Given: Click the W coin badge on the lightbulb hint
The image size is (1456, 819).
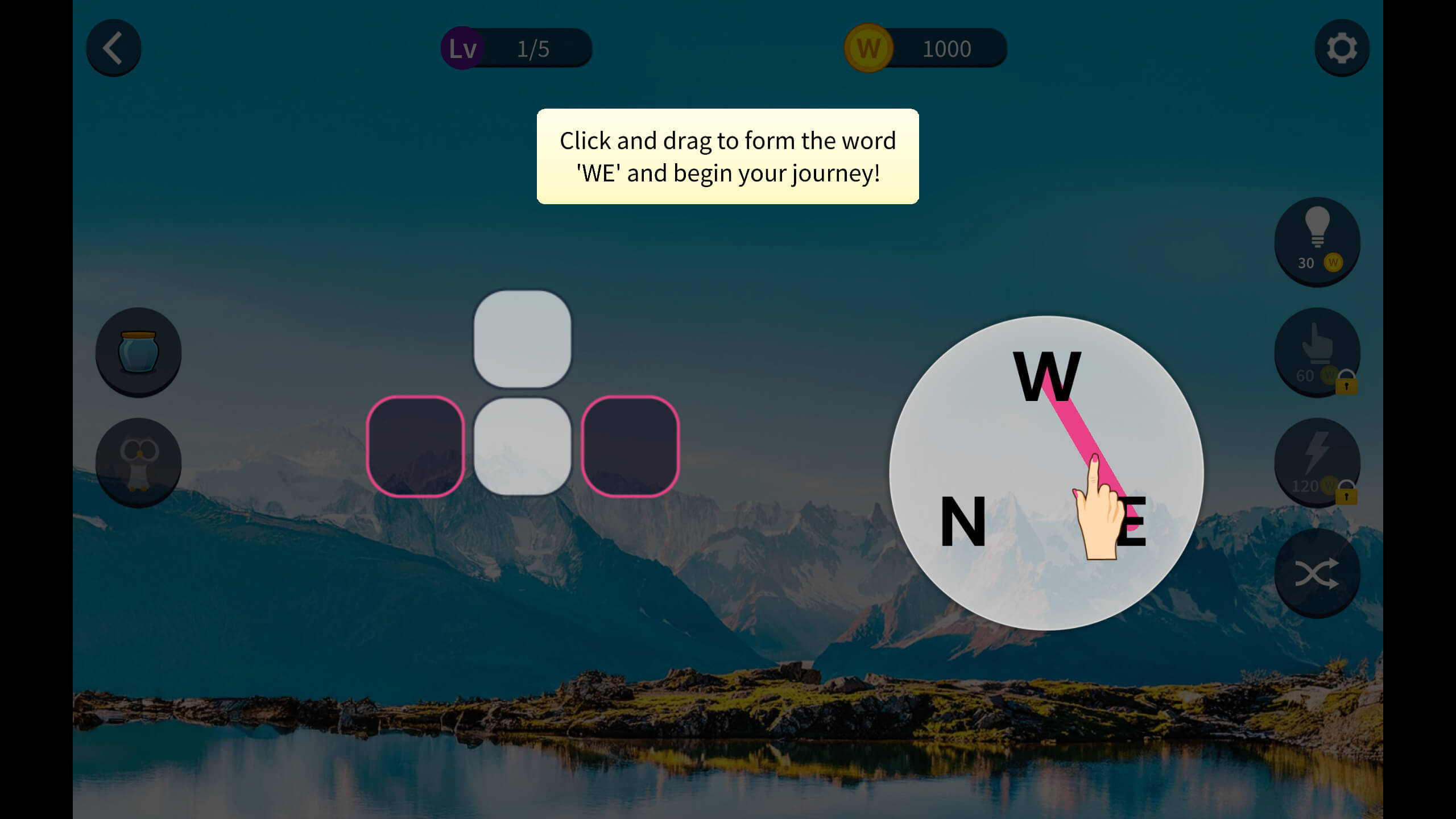Looking at the screenshot, I should point(1334,263).
